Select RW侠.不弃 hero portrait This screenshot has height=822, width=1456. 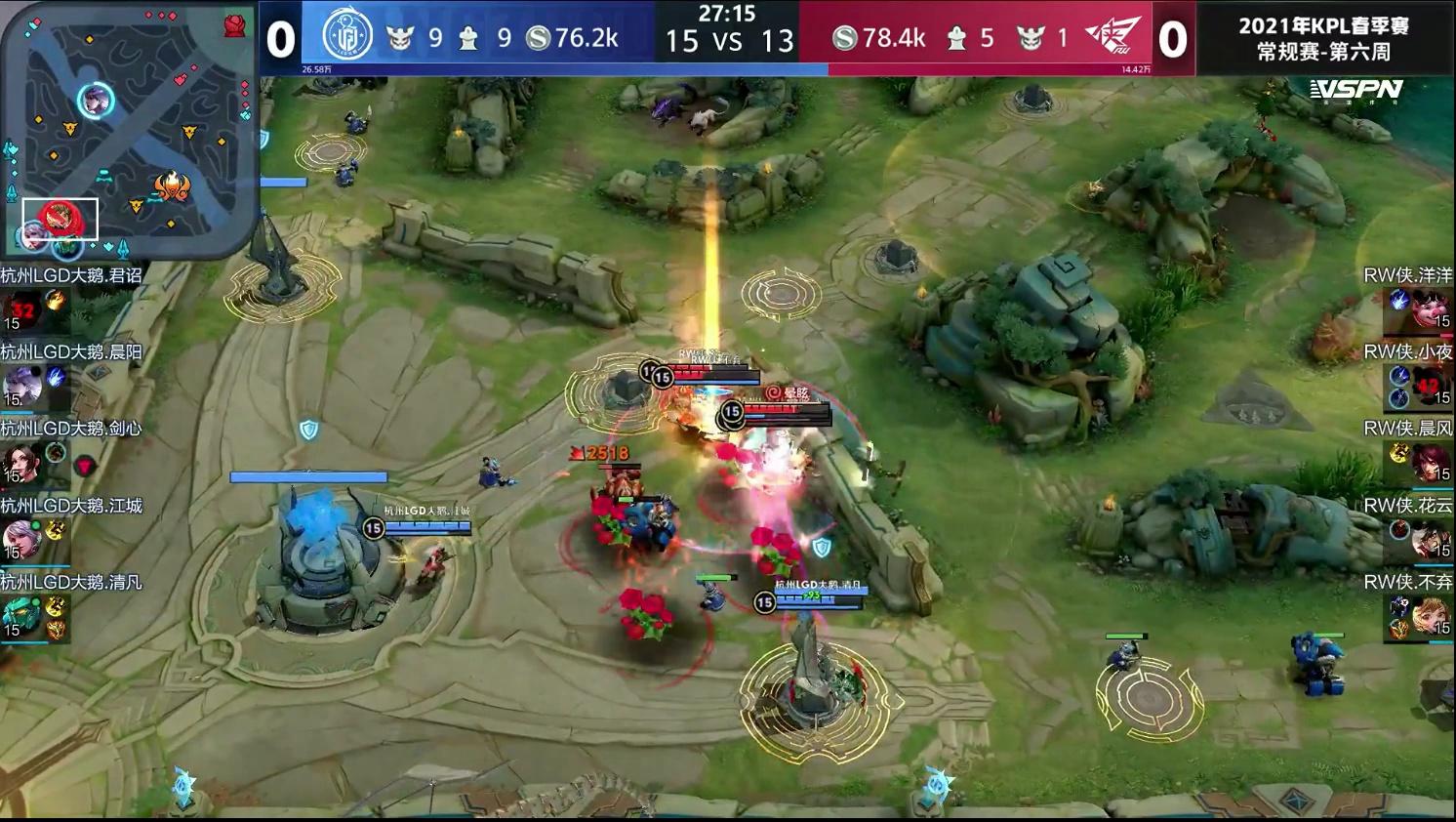(x=1429, y=617)
